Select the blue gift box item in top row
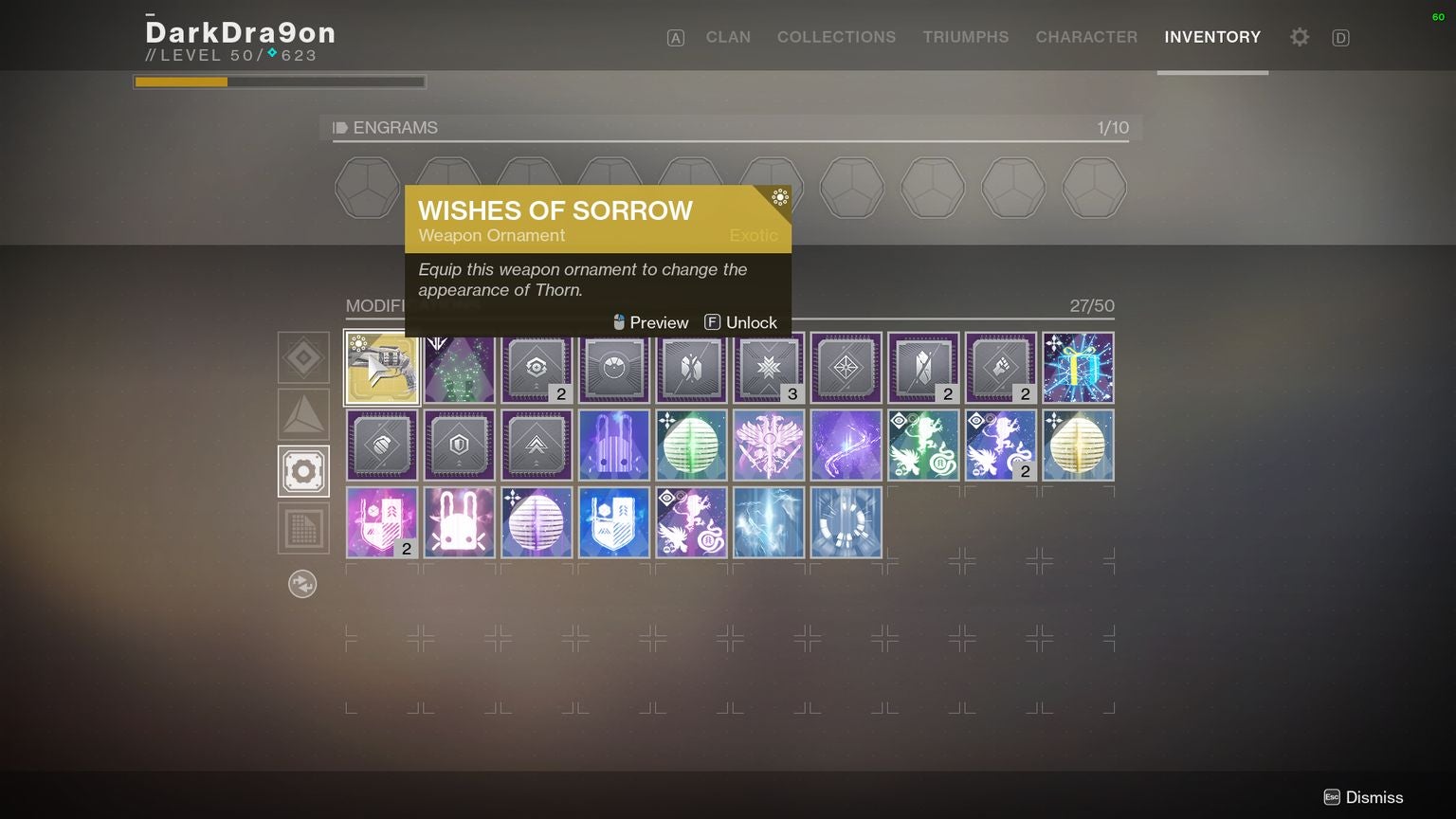 [x=1078, y=368]
